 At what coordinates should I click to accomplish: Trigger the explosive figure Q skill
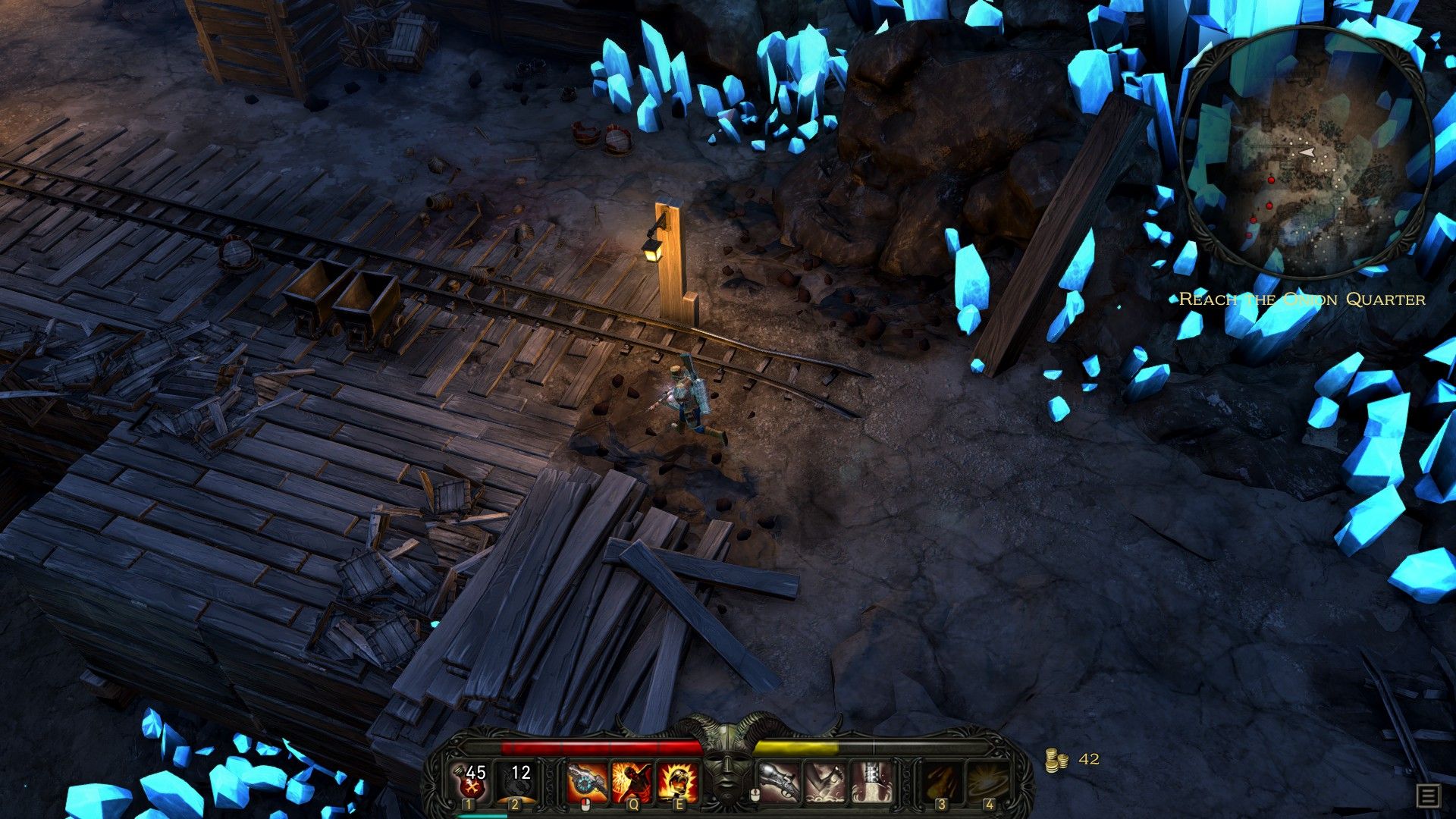pos(632,783)
